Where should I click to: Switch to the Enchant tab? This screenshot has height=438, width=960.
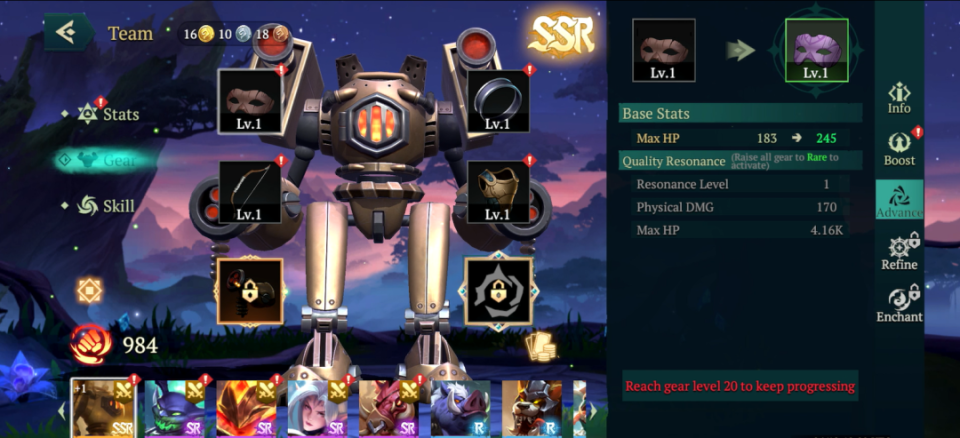(x=899, y=304)
